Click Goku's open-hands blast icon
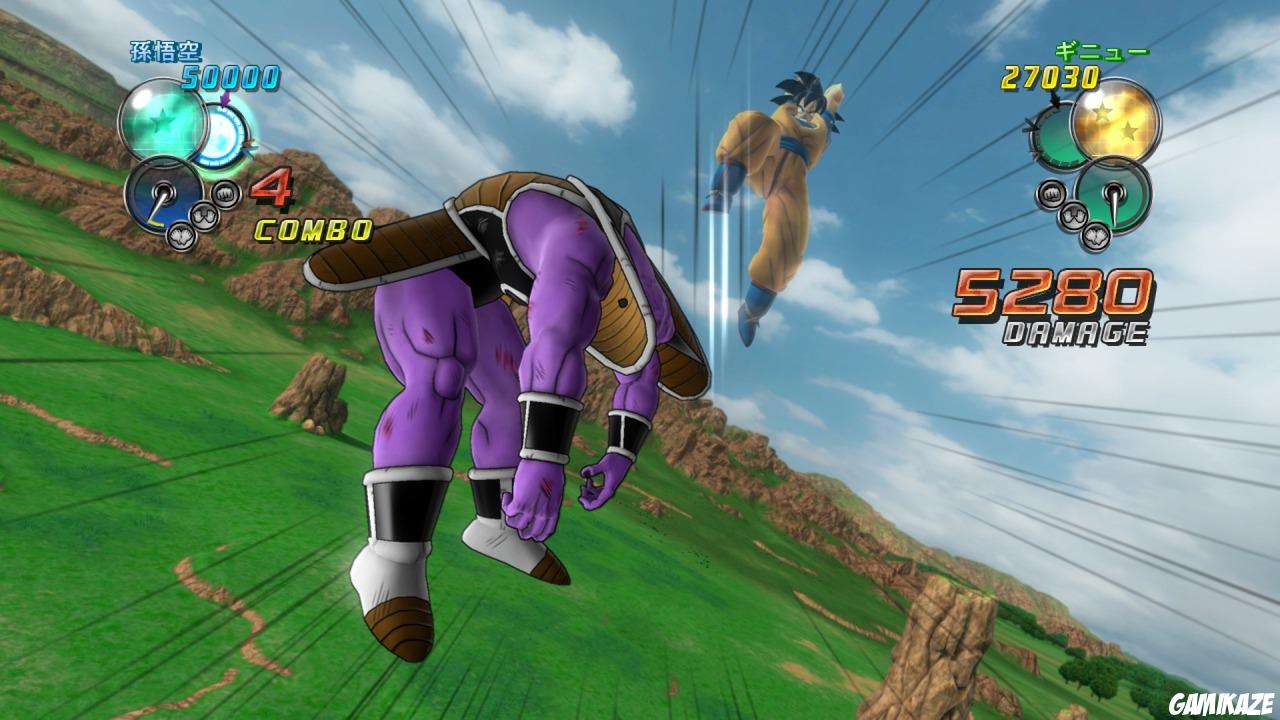The height and width of the screenshot is (720, 1280). [x=202, y=217]
